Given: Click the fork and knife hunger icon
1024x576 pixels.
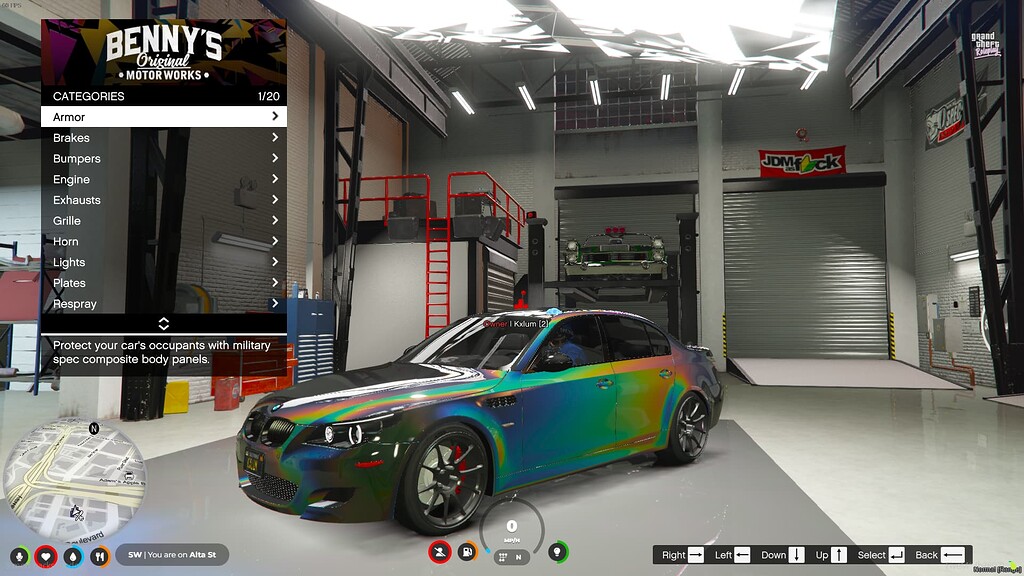Looking at the screenshot, I should click(x=100, y=556).
